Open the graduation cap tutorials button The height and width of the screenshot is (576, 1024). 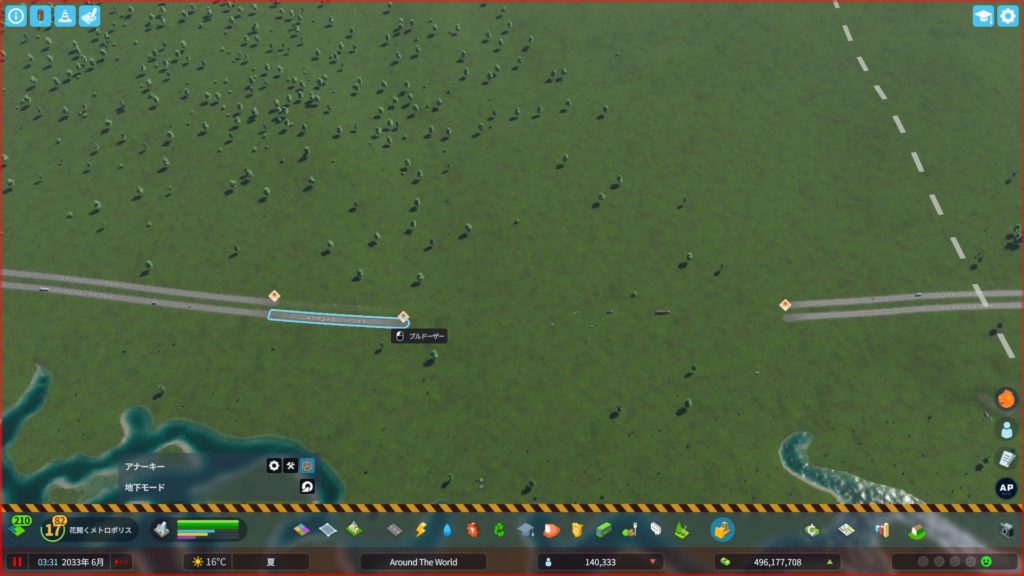click(x=983, y=16)
